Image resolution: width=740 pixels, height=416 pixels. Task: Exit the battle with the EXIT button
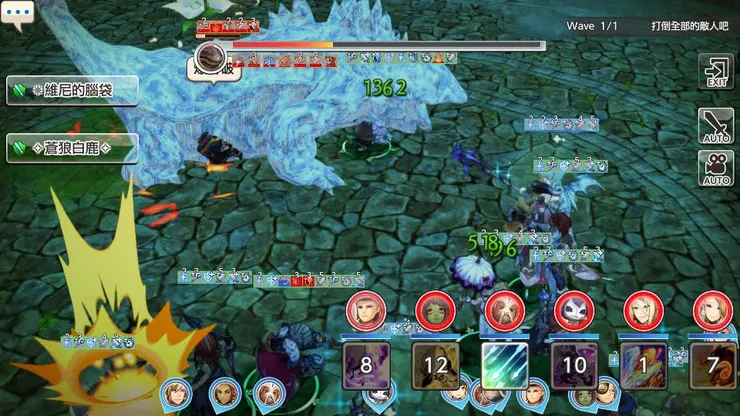coord(716,73)
